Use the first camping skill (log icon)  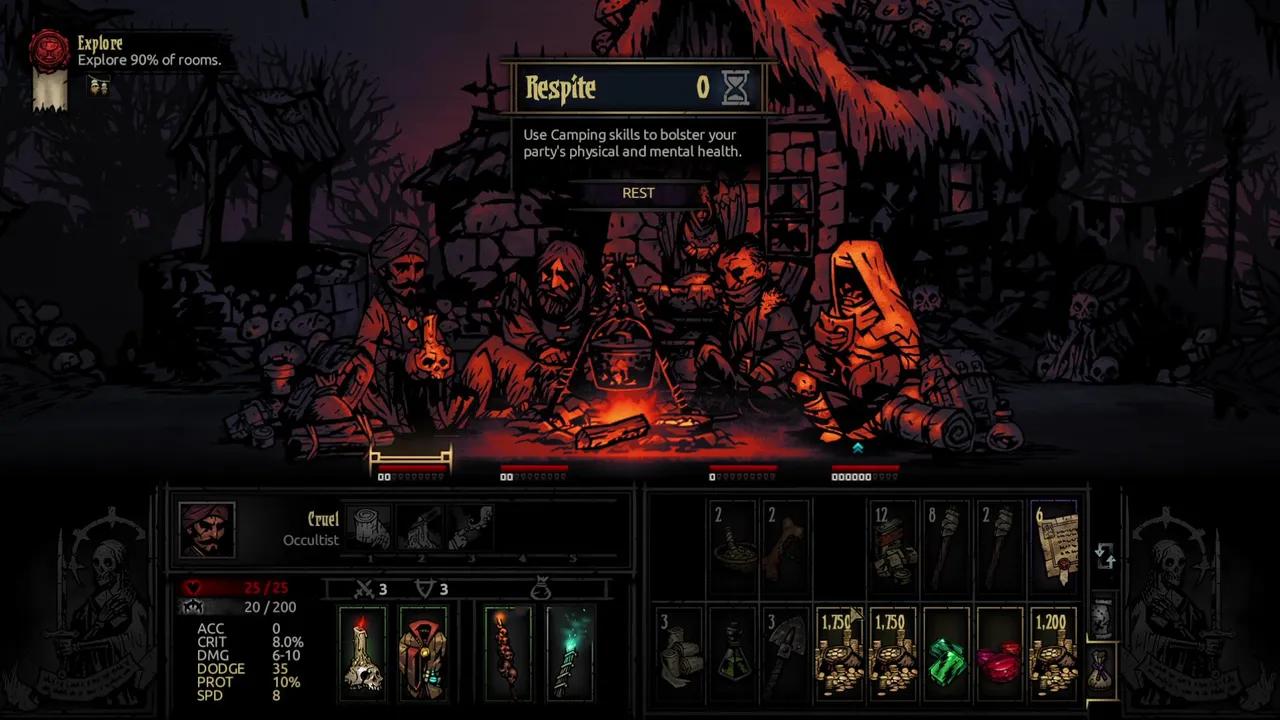[x=370, y=527]
